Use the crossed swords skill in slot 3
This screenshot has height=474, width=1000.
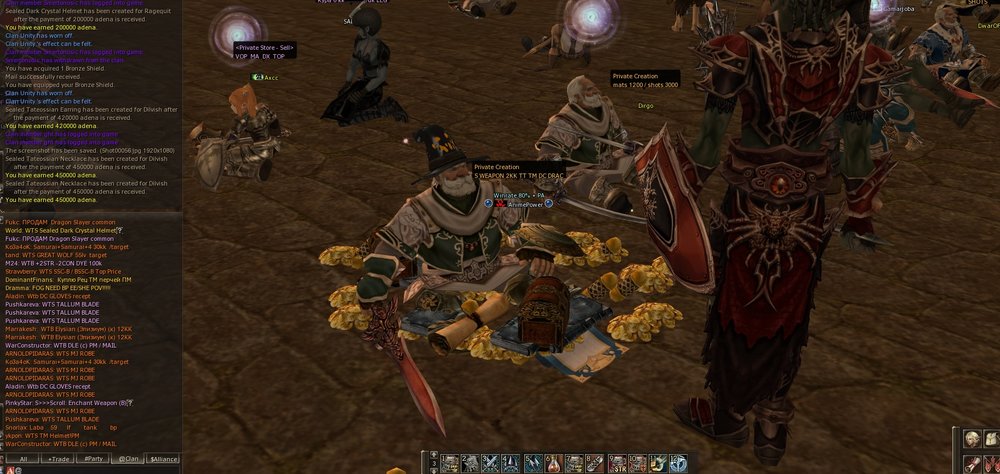pos(491,463)
